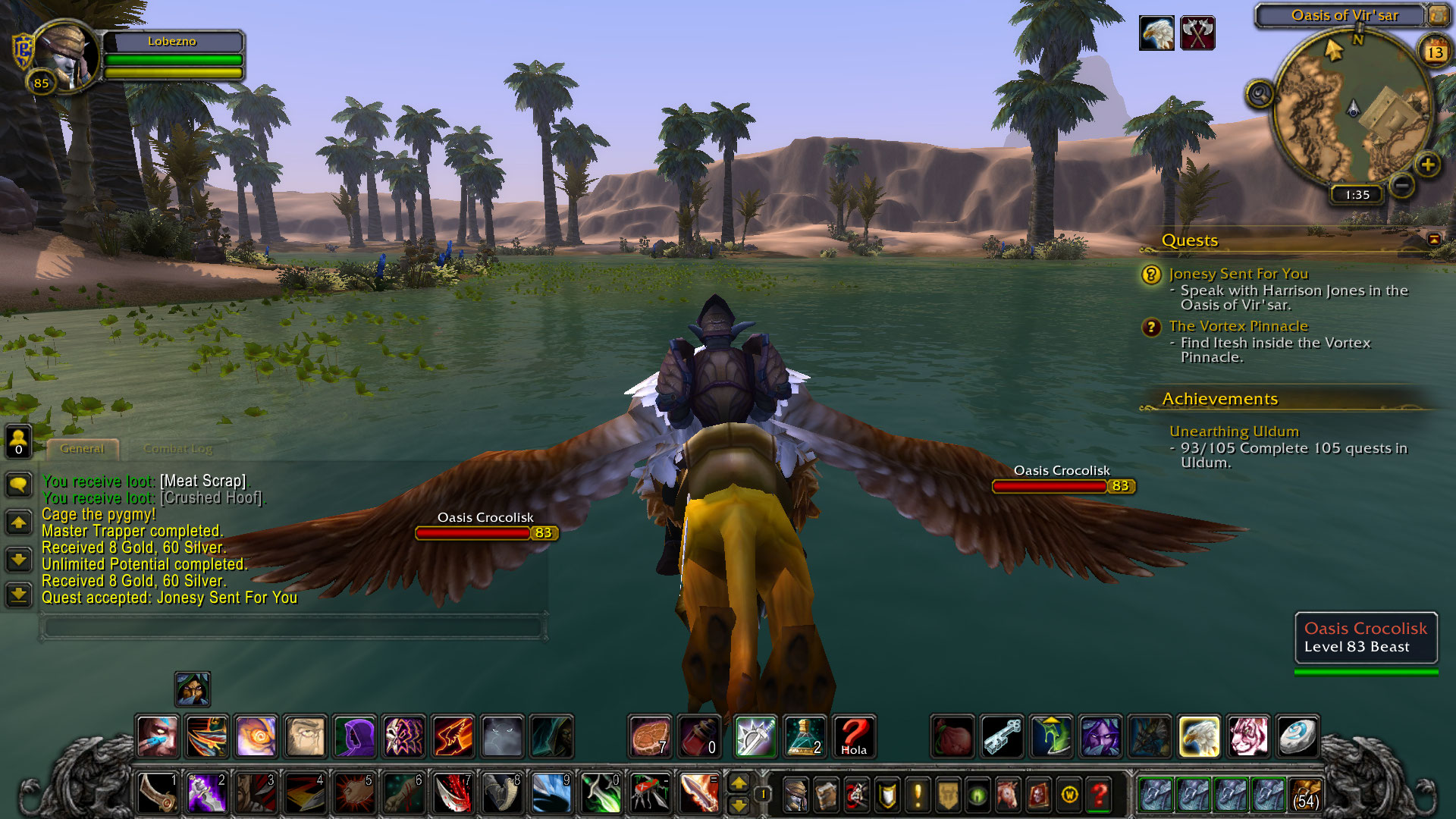Open the minimap tracking magnifier button
The width and height of the screenshot is (1456, 819).
tap(1260, 95)
